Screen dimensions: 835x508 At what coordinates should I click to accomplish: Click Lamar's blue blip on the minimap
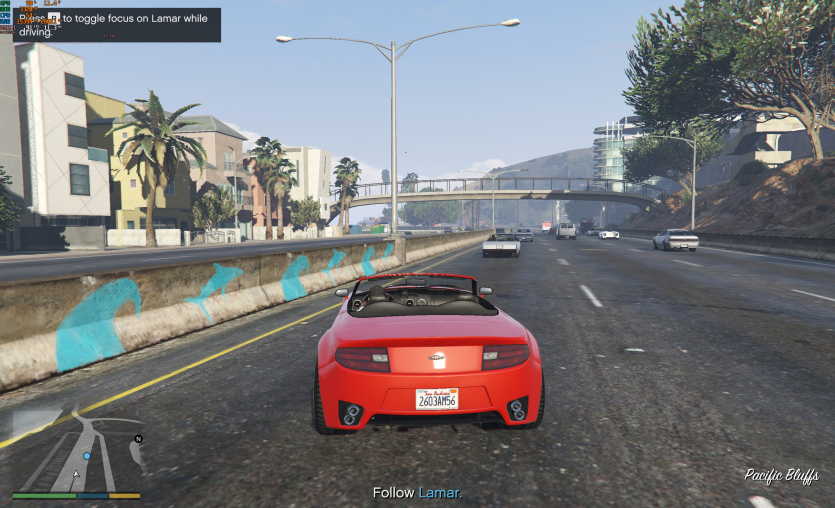(x=87, y=456)
